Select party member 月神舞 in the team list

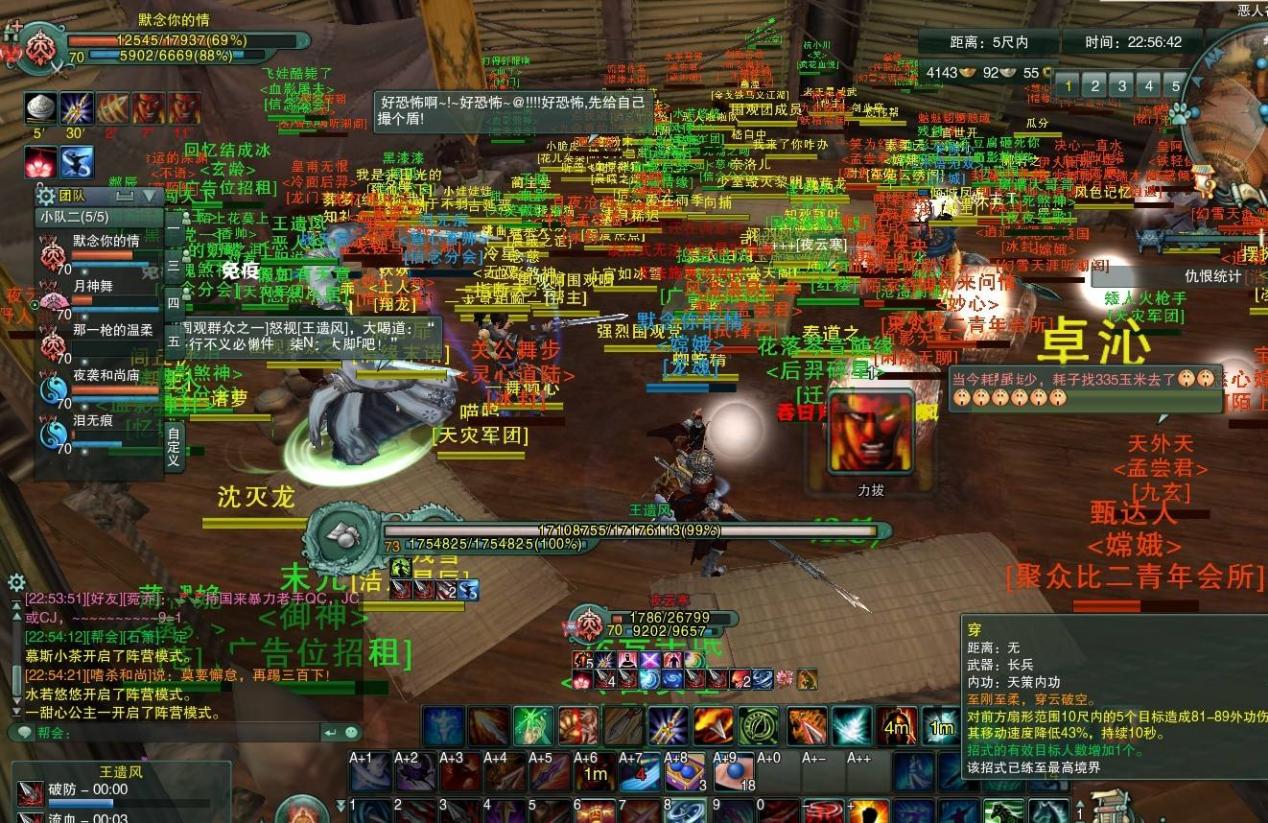coord(94,286)
